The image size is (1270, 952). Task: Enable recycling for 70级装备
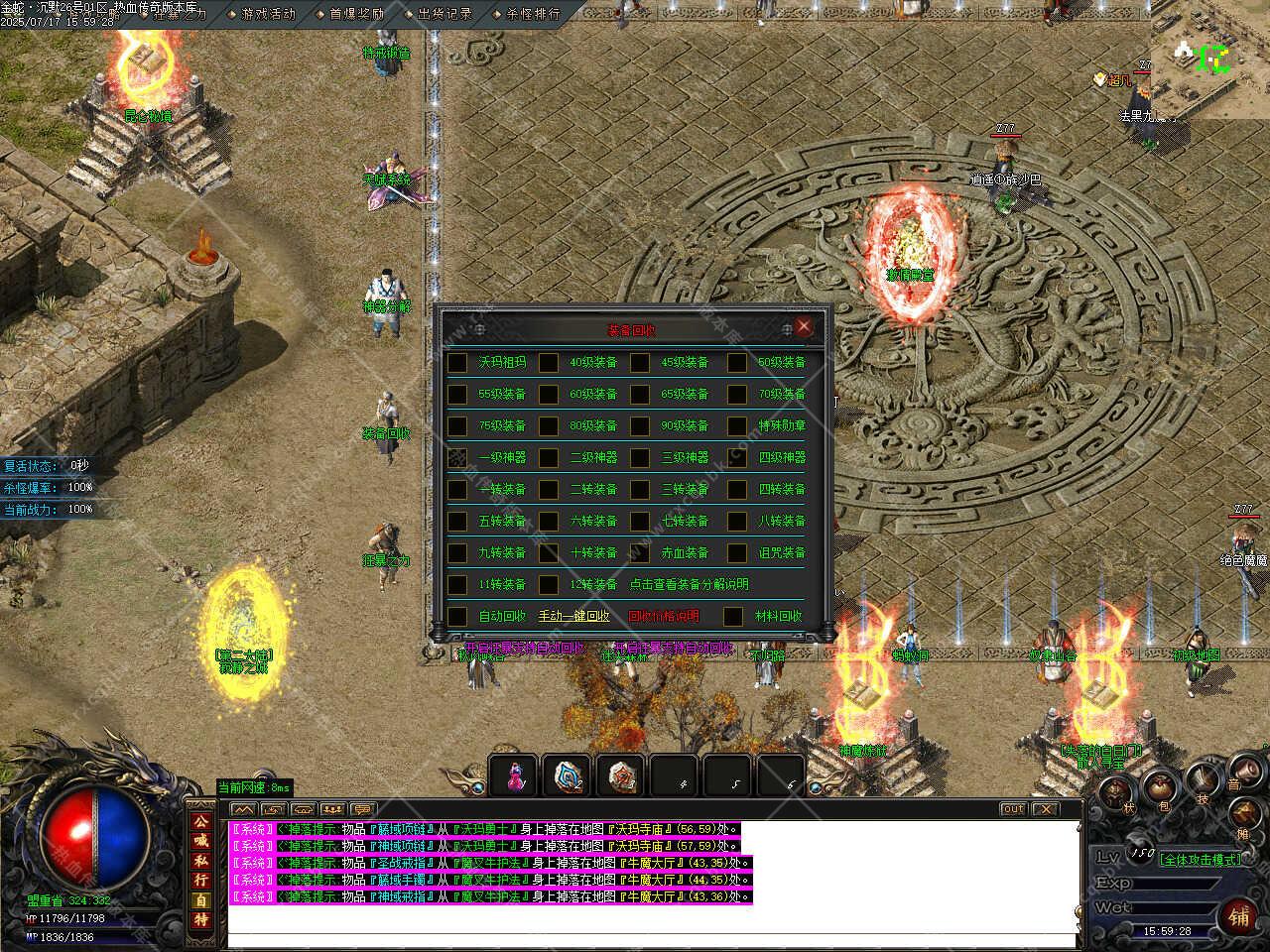click(736, 395)
